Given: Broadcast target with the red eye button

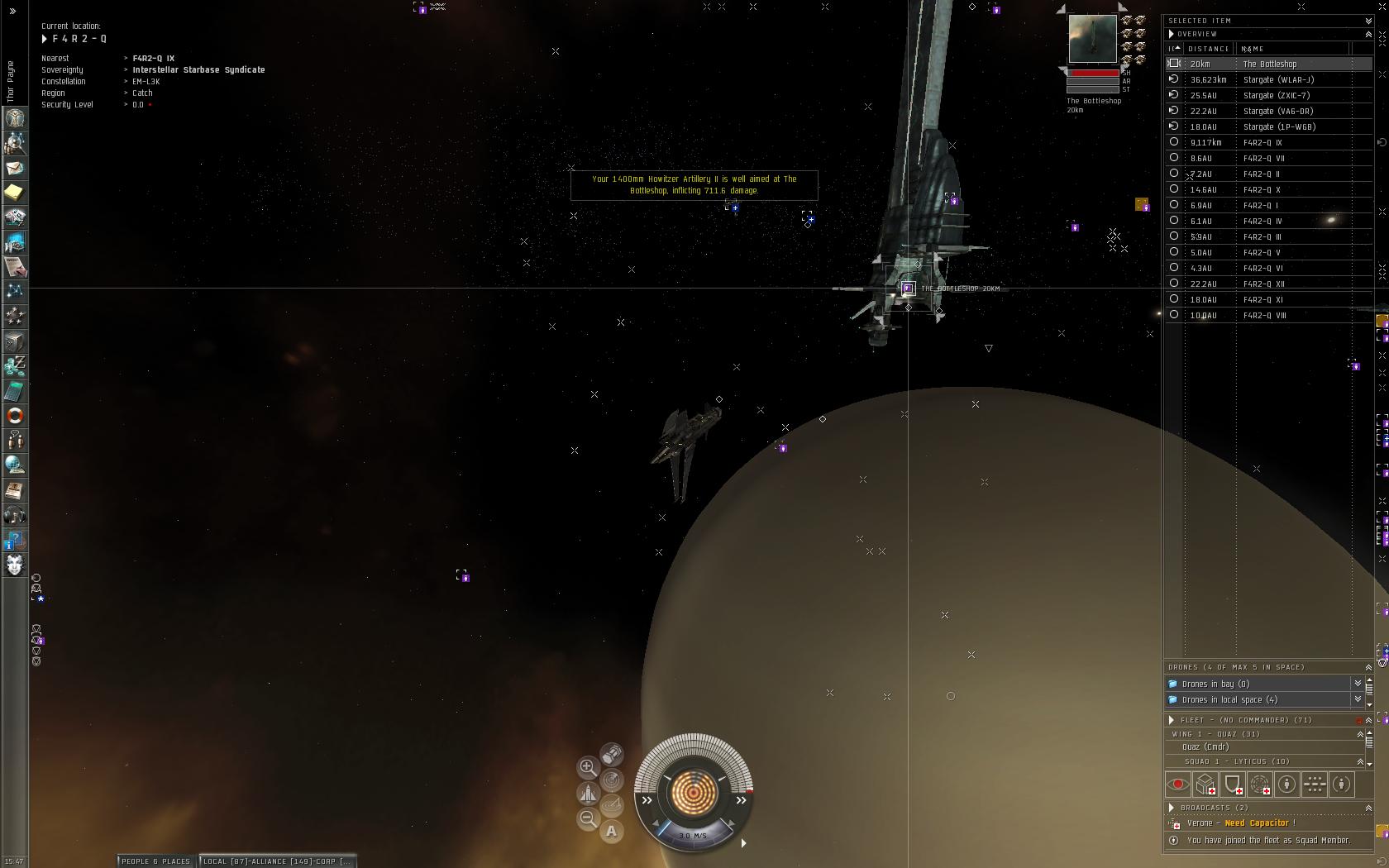Looking at the screenshot, I should (x=1178, y=784).
